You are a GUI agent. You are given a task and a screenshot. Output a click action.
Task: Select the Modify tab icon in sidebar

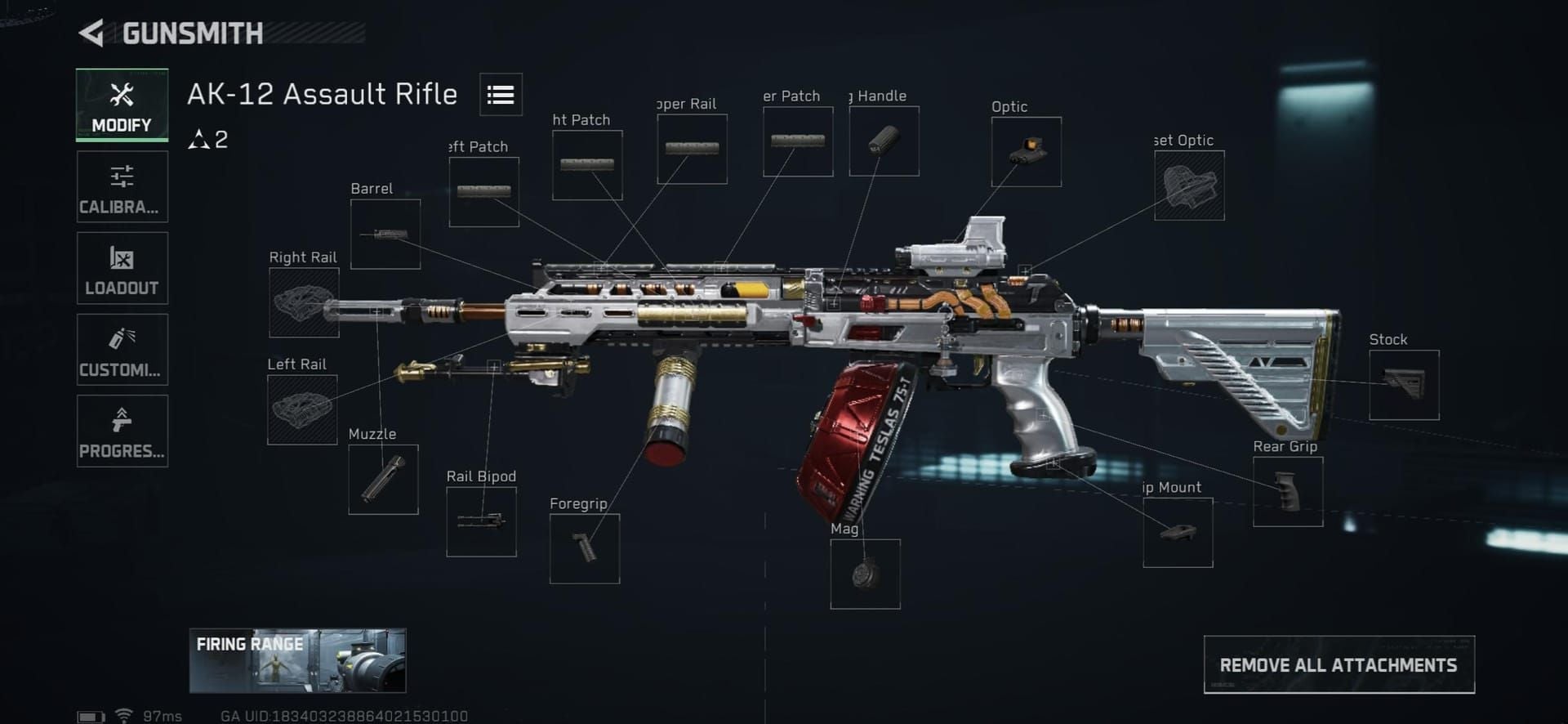click(x=121, y=105)
